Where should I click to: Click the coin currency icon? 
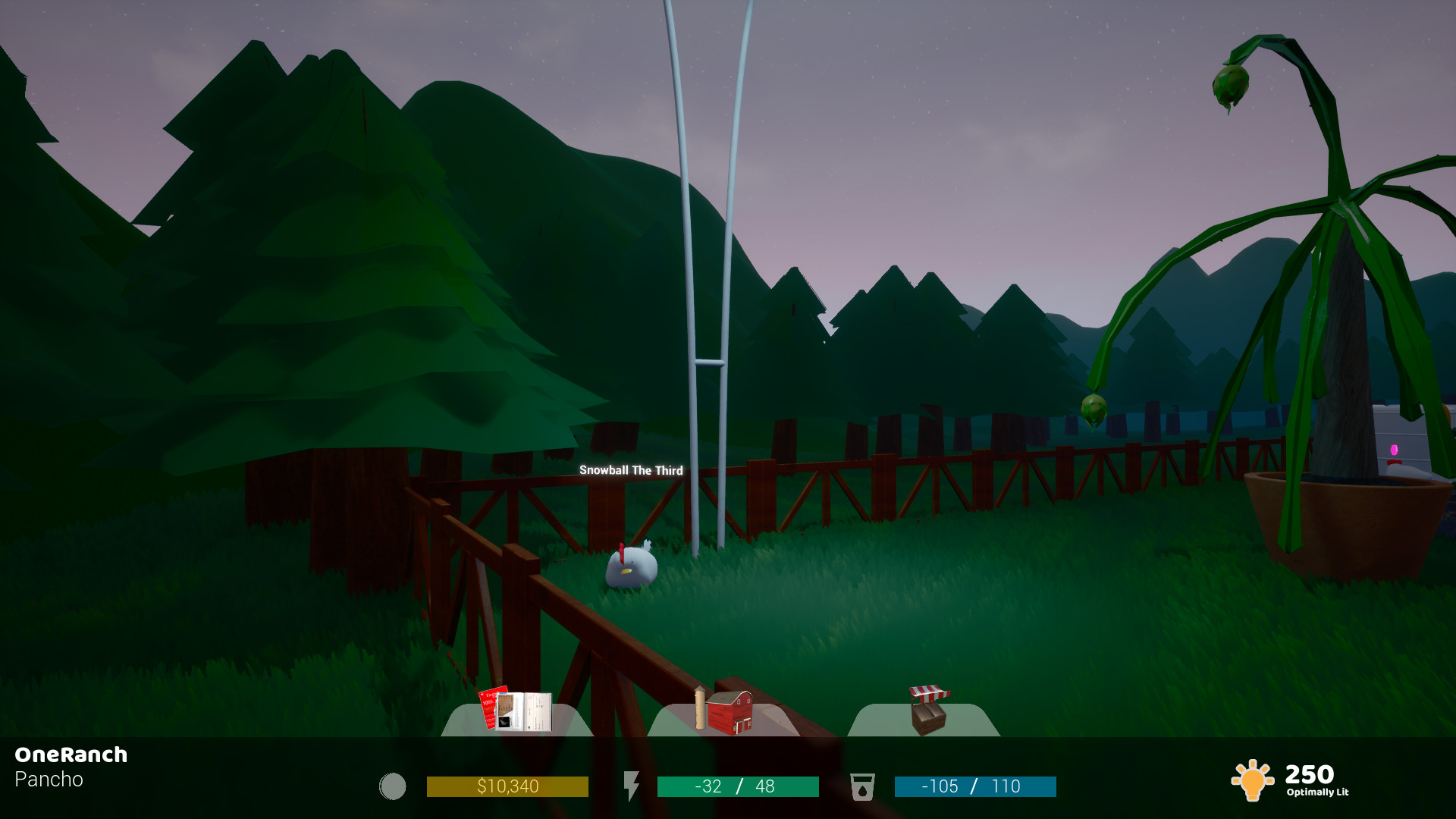[x=393, y=786]
